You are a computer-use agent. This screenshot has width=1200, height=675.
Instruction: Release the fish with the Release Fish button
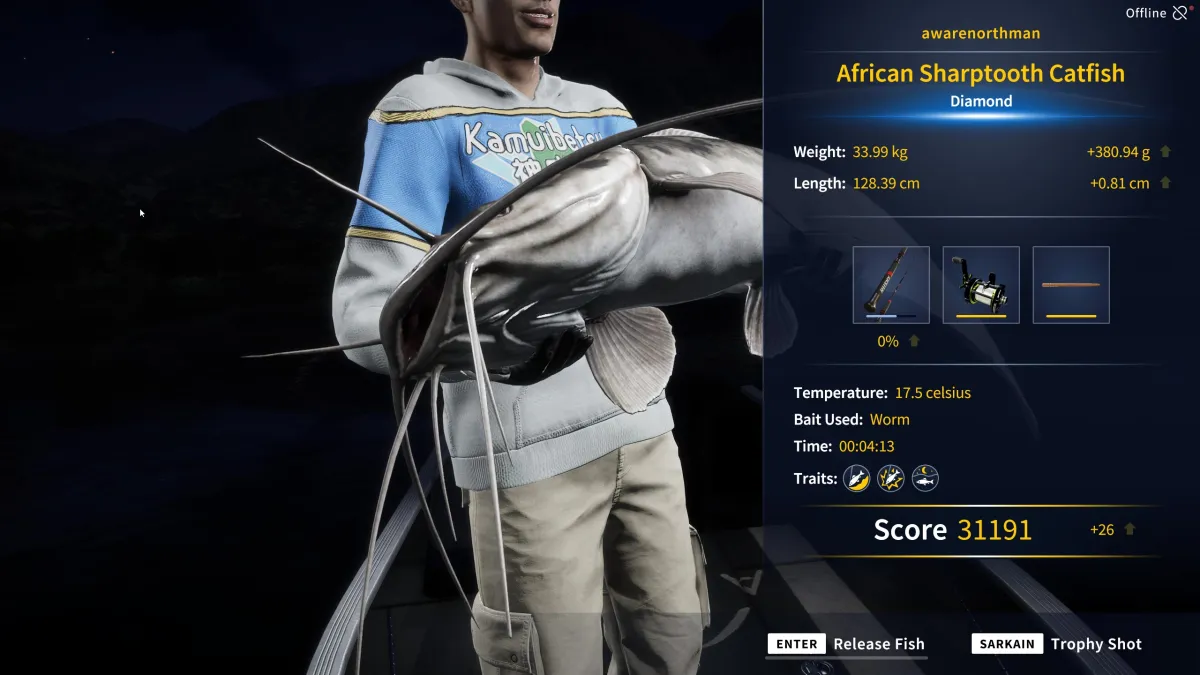(847, 644)
